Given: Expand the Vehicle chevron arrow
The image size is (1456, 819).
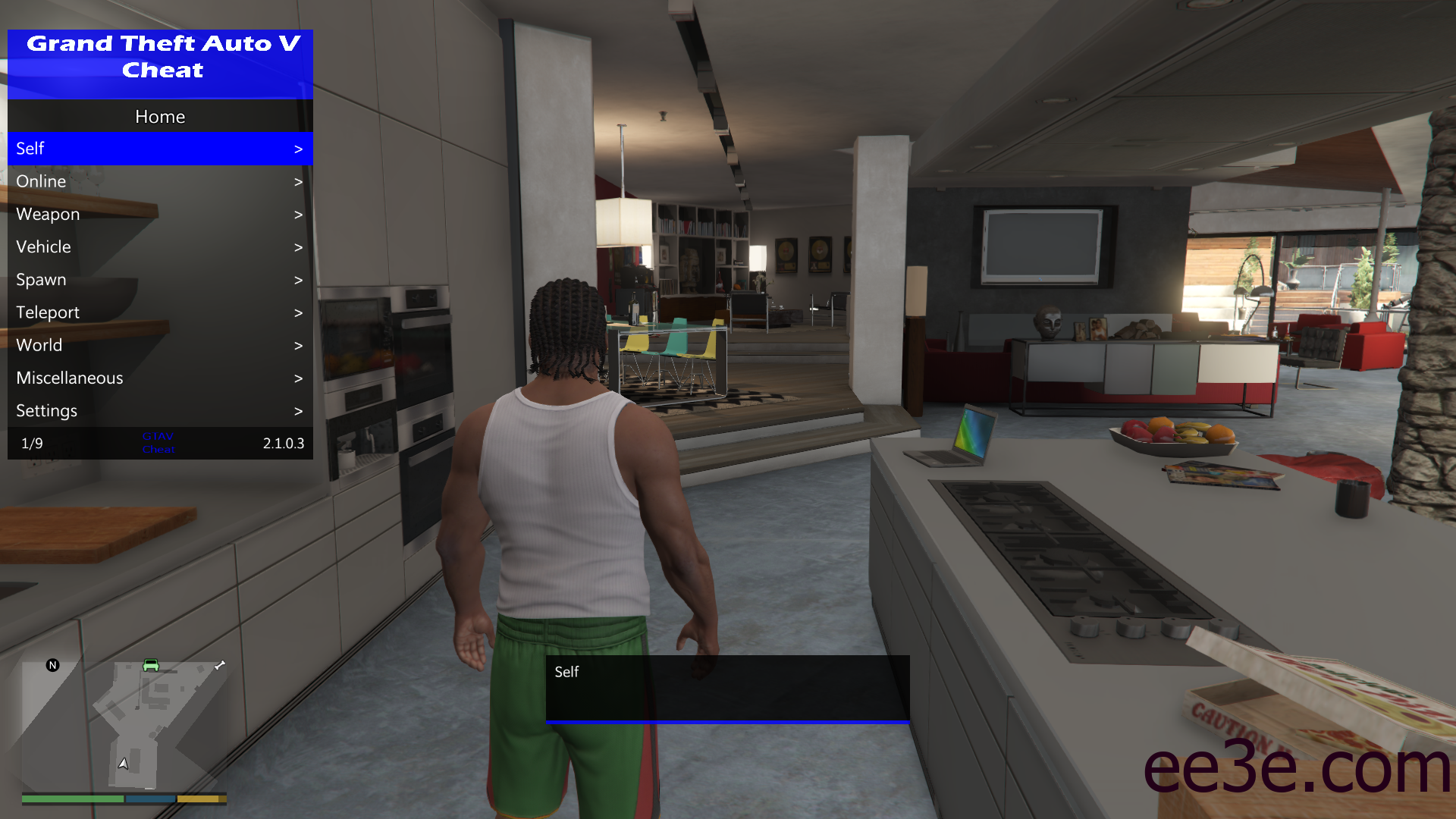Looking at the screenshot, I should coord(298,246).
